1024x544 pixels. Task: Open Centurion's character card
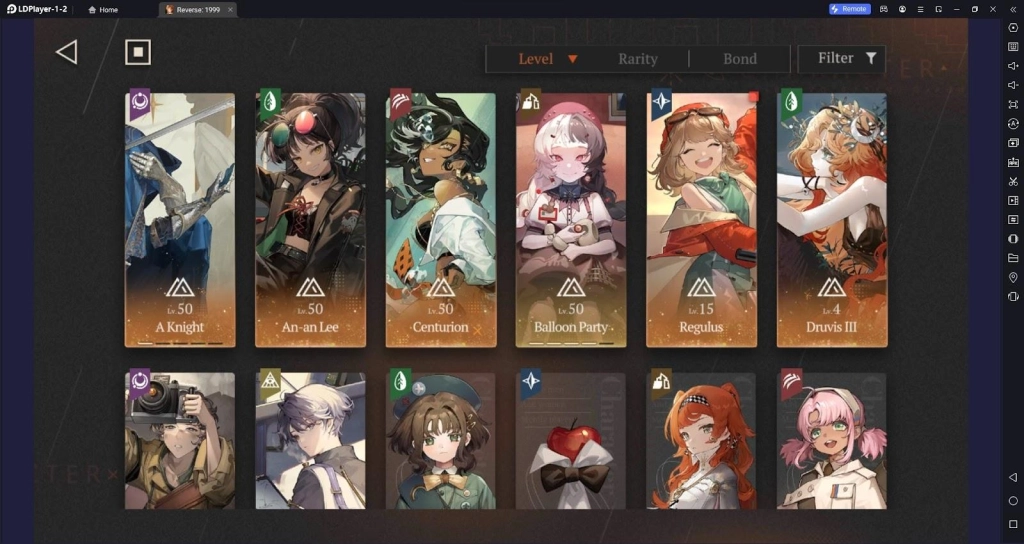tap(441, 220)
